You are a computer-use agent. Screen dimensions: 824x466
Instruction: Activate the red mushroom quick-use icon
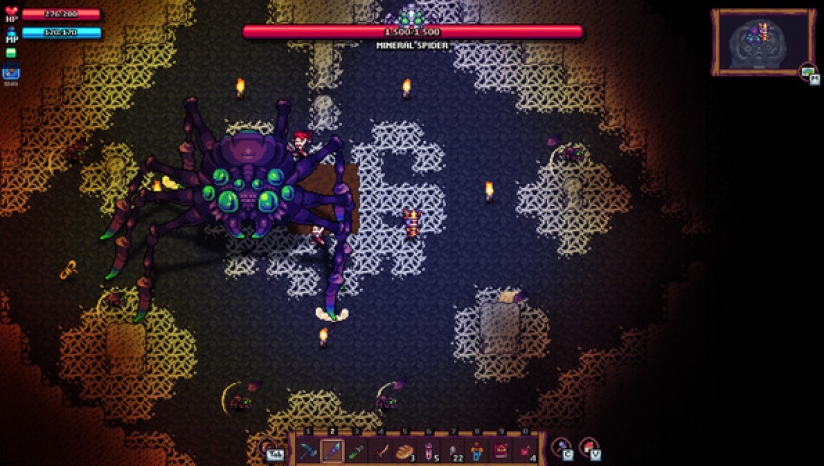[x=590, y=448]
